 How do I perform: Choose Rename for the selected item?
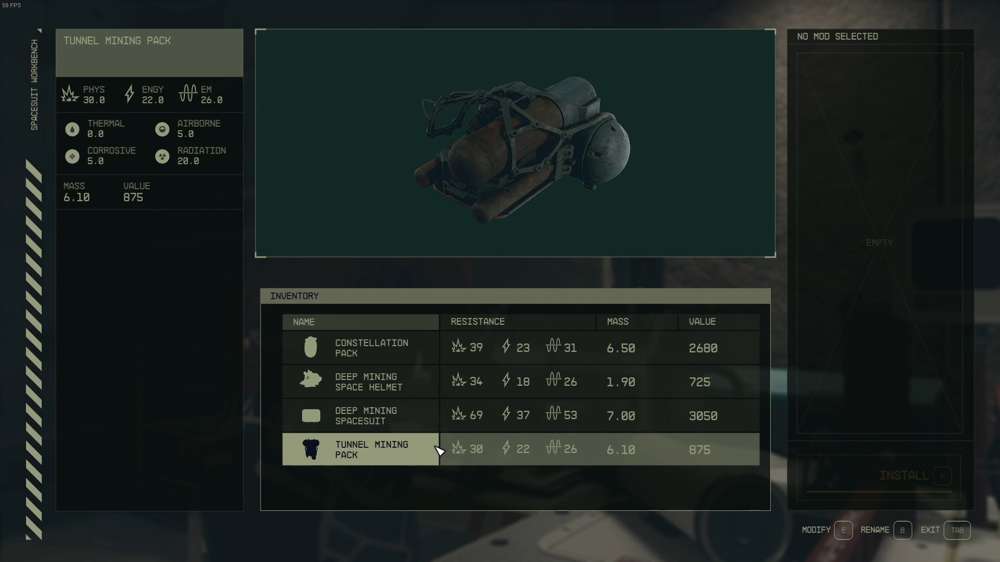click(887, 530)
